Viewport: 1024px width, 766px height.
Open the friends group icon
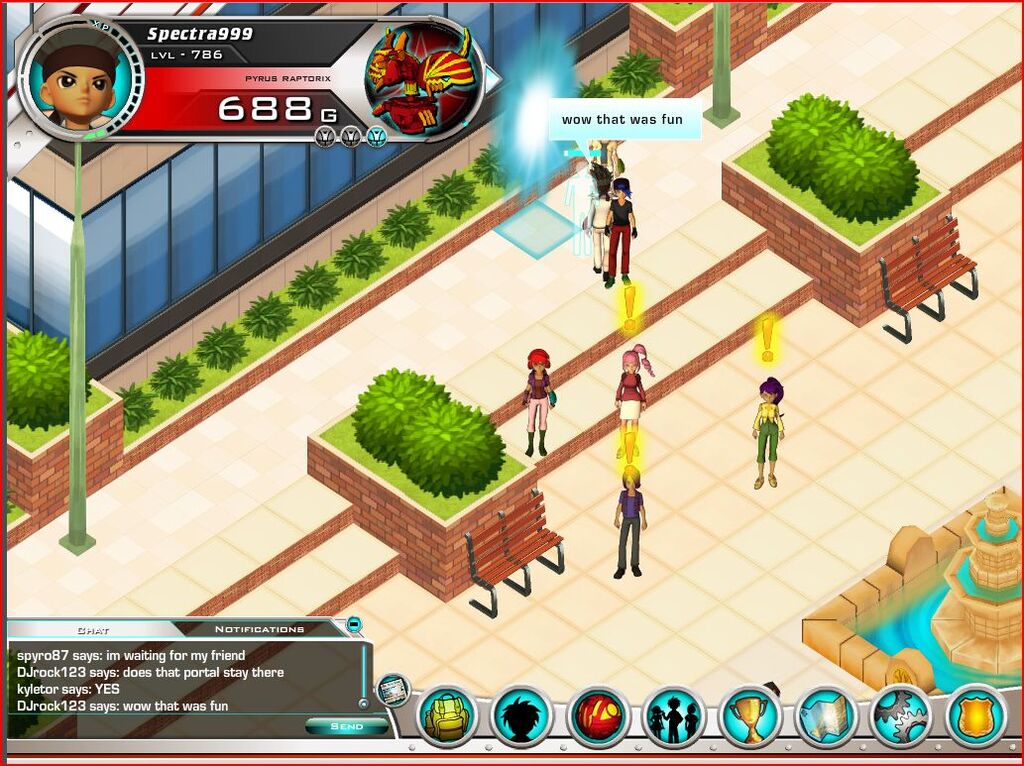[673, 716]
